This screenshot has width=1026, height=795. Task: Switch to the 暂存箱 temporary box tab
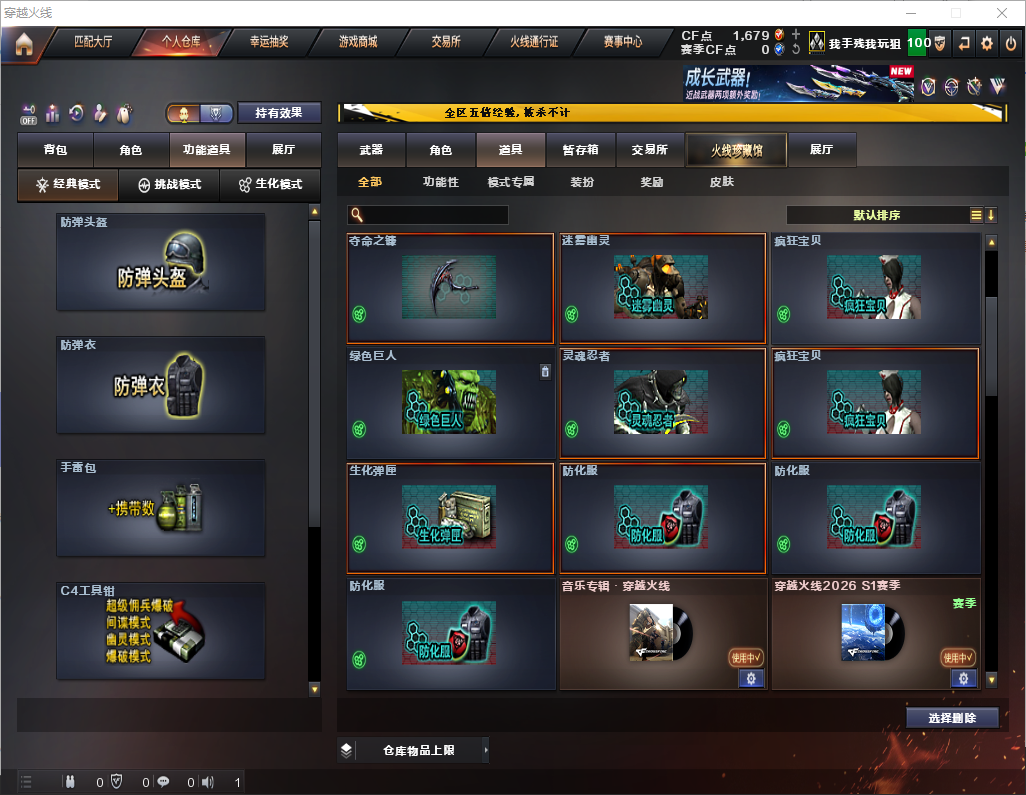pyautogui.click(x=580, y=150)
